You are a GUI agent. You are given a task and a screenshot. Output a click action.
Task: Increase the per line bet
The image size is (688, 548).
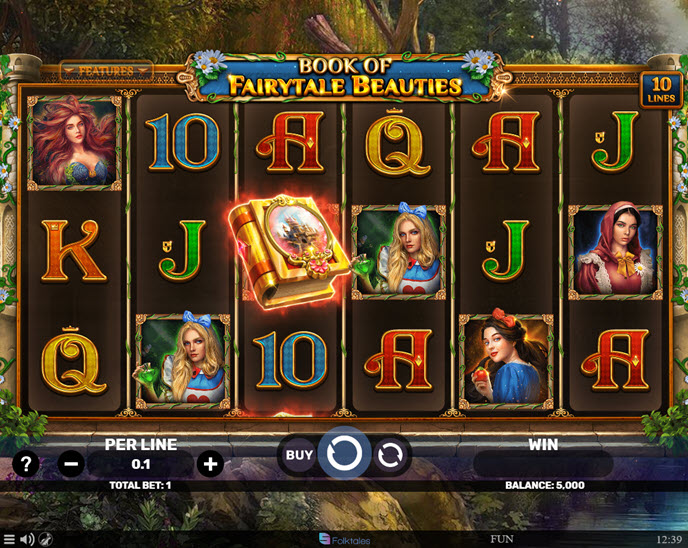[210, 464]
